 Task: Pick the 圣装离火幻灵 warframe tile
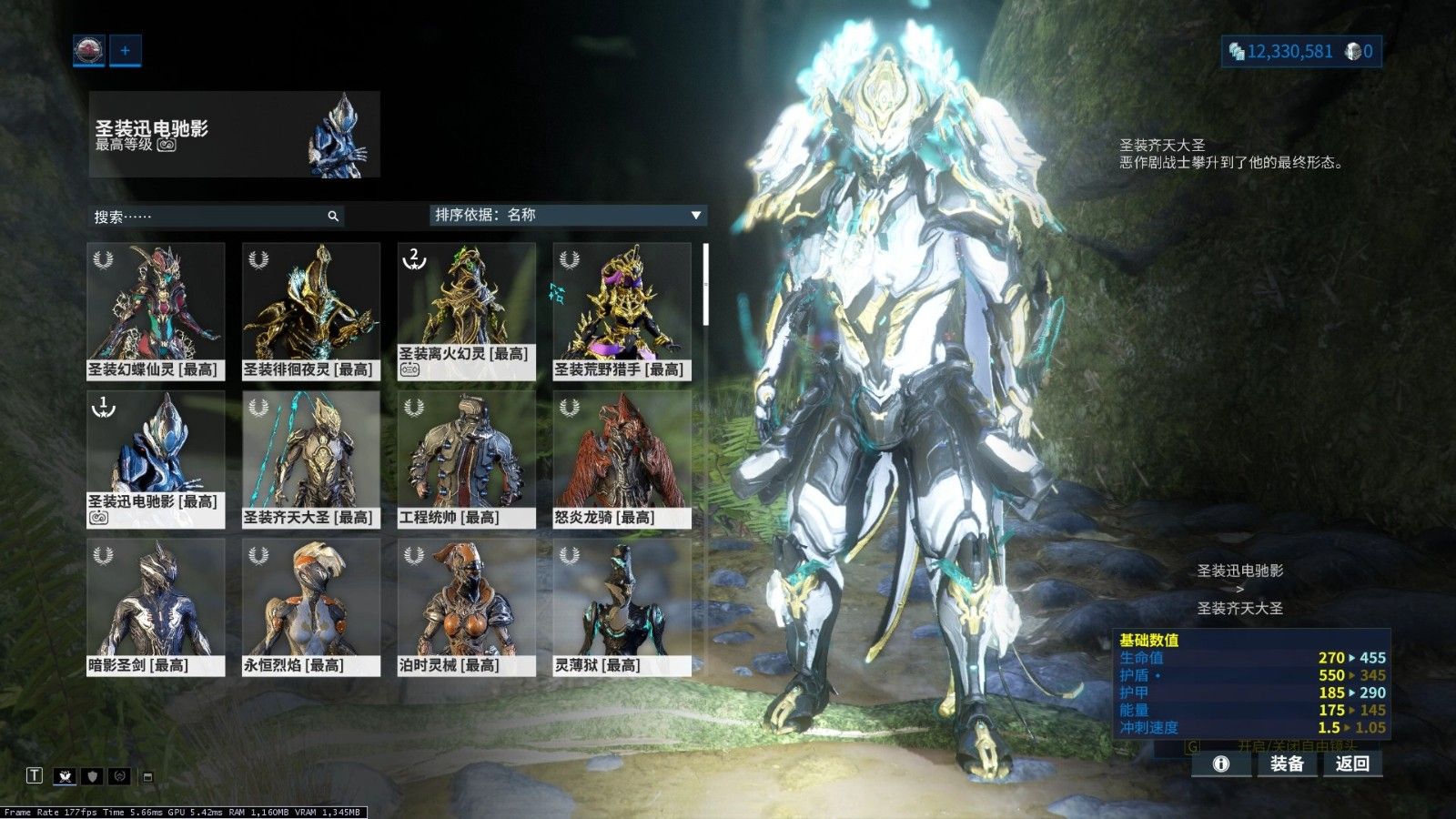[466, 311]
